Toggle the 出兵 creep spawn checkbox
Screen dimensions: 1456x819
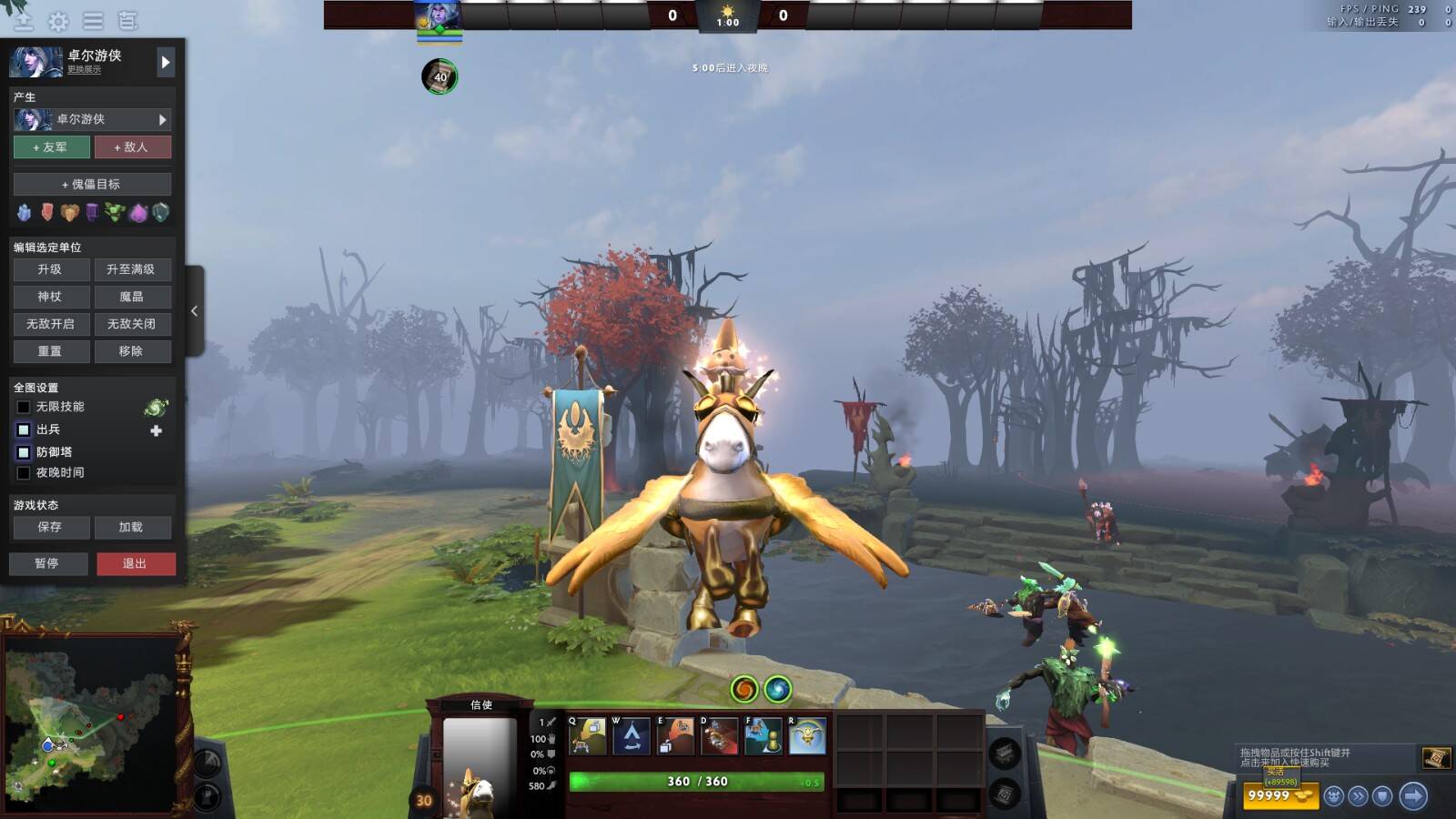point(24,430)
